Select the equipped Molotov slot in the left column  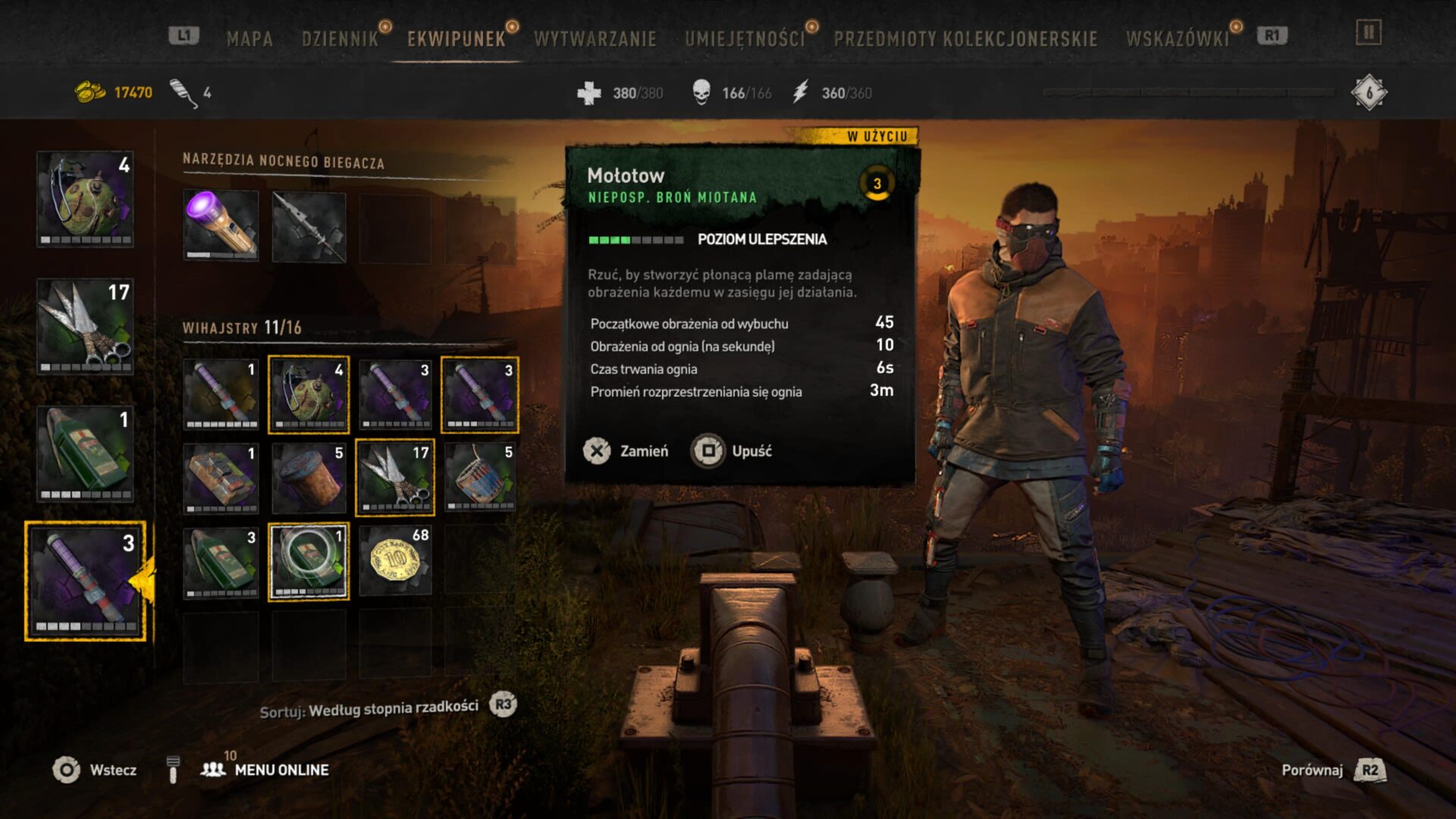pos(85,581)
